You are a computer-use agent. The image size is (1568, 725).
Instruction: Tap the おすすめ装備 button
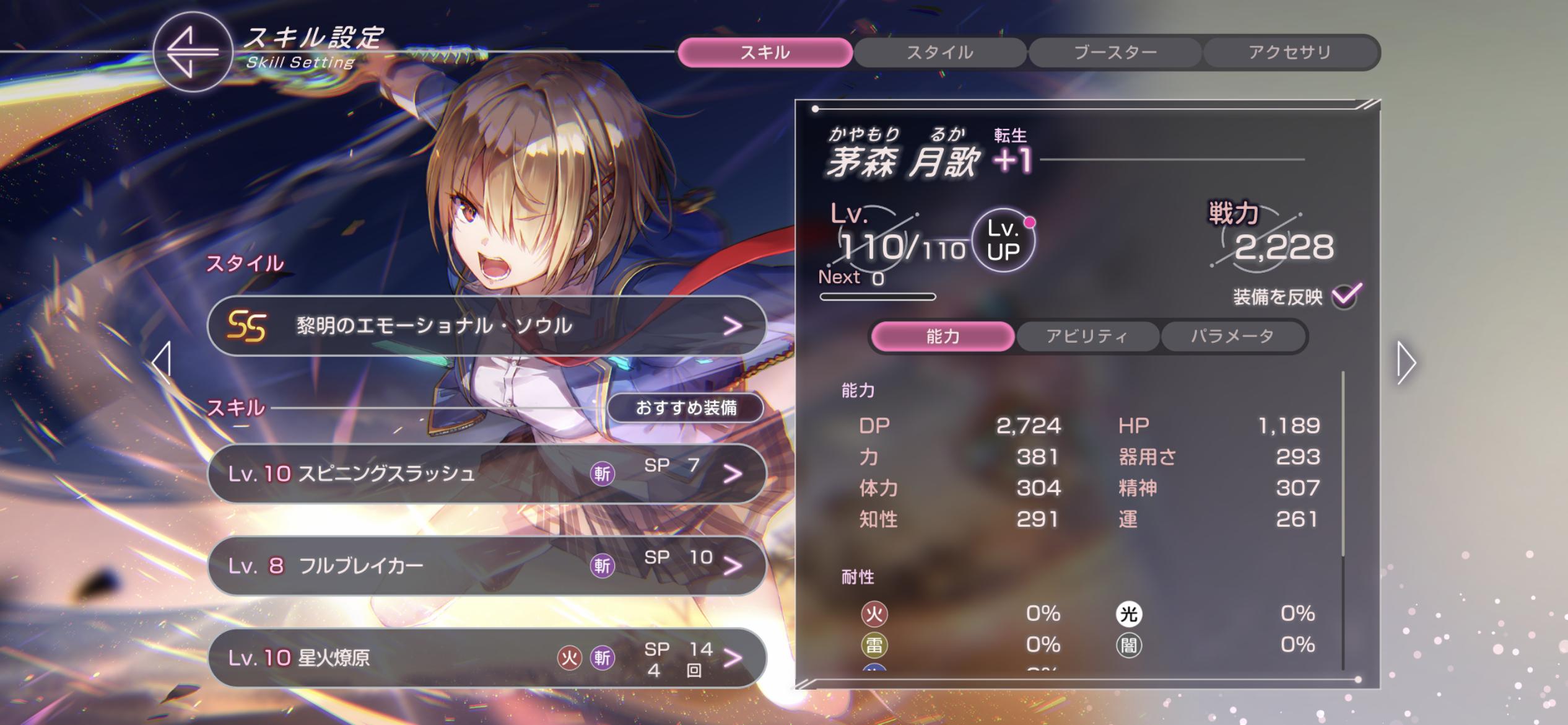tap(686, 408)
